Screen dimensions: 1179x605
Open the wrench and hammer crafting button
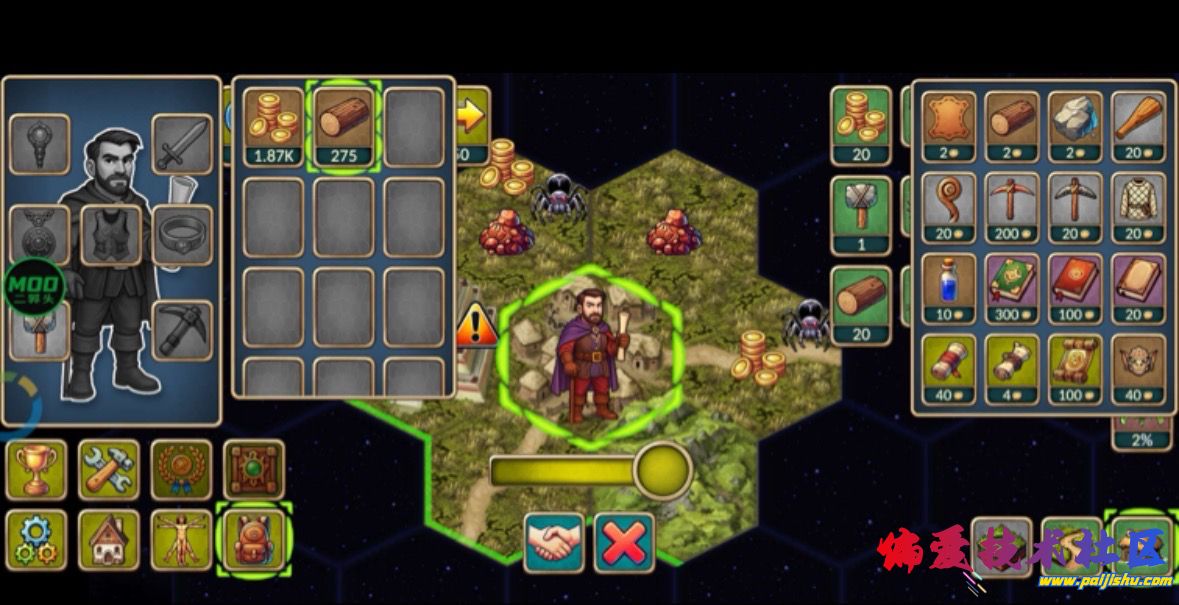(x=109, y=469)
